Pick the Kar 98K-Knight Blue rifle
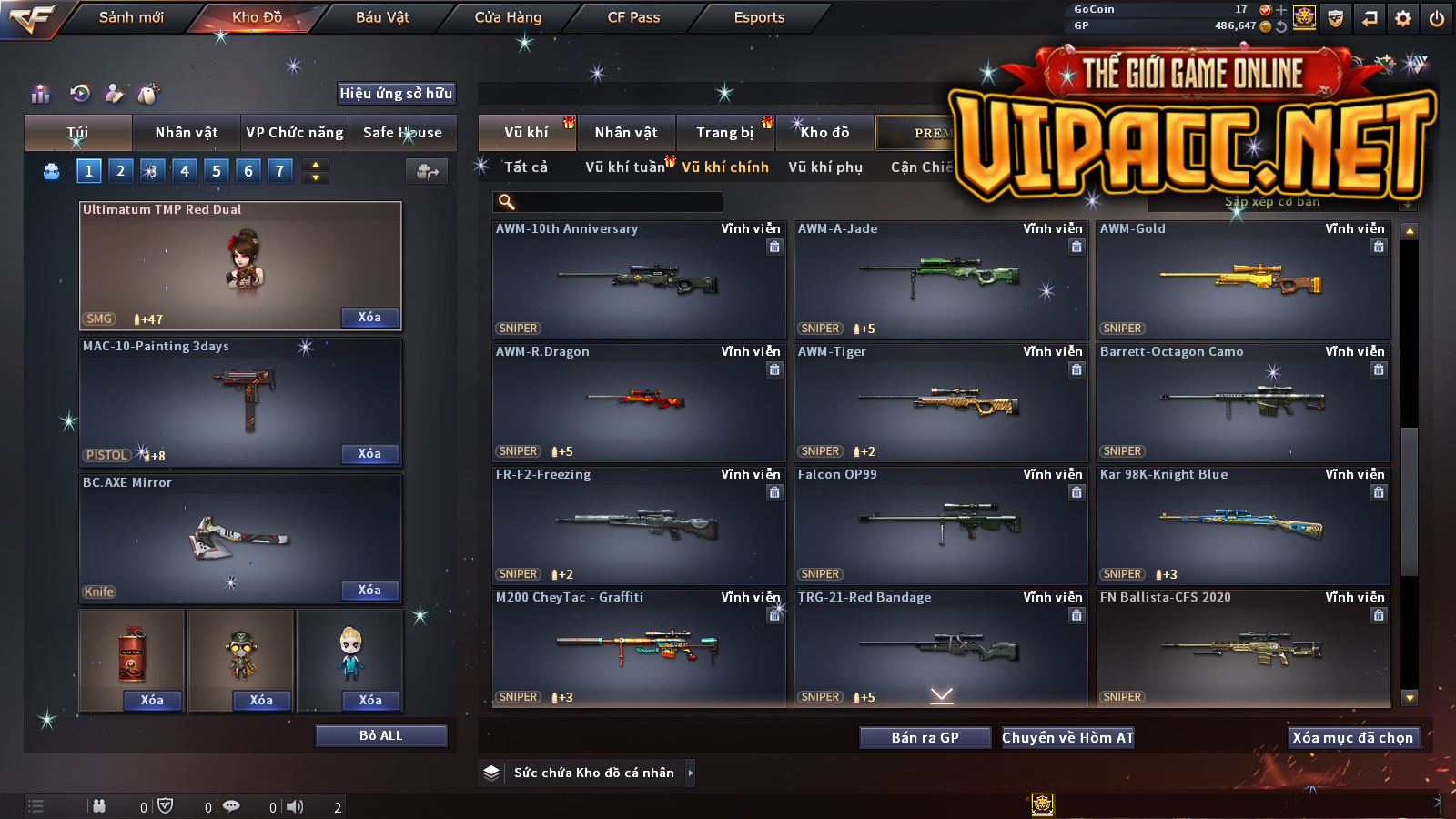The width and height of the screenshot is (1456, 819). [x=1243, y=526]
